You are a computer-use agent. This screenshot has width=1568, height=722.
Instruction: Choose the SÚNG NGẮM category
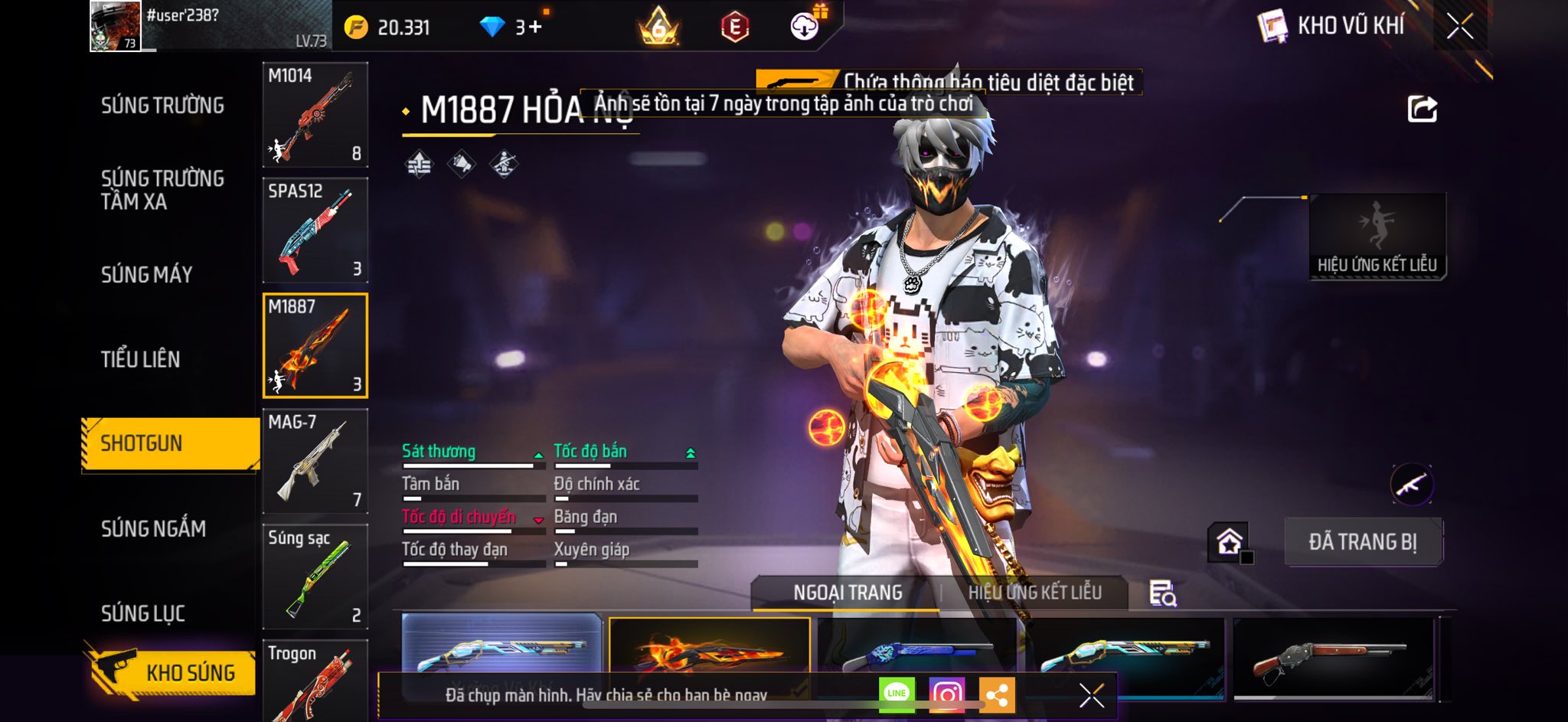153,528
